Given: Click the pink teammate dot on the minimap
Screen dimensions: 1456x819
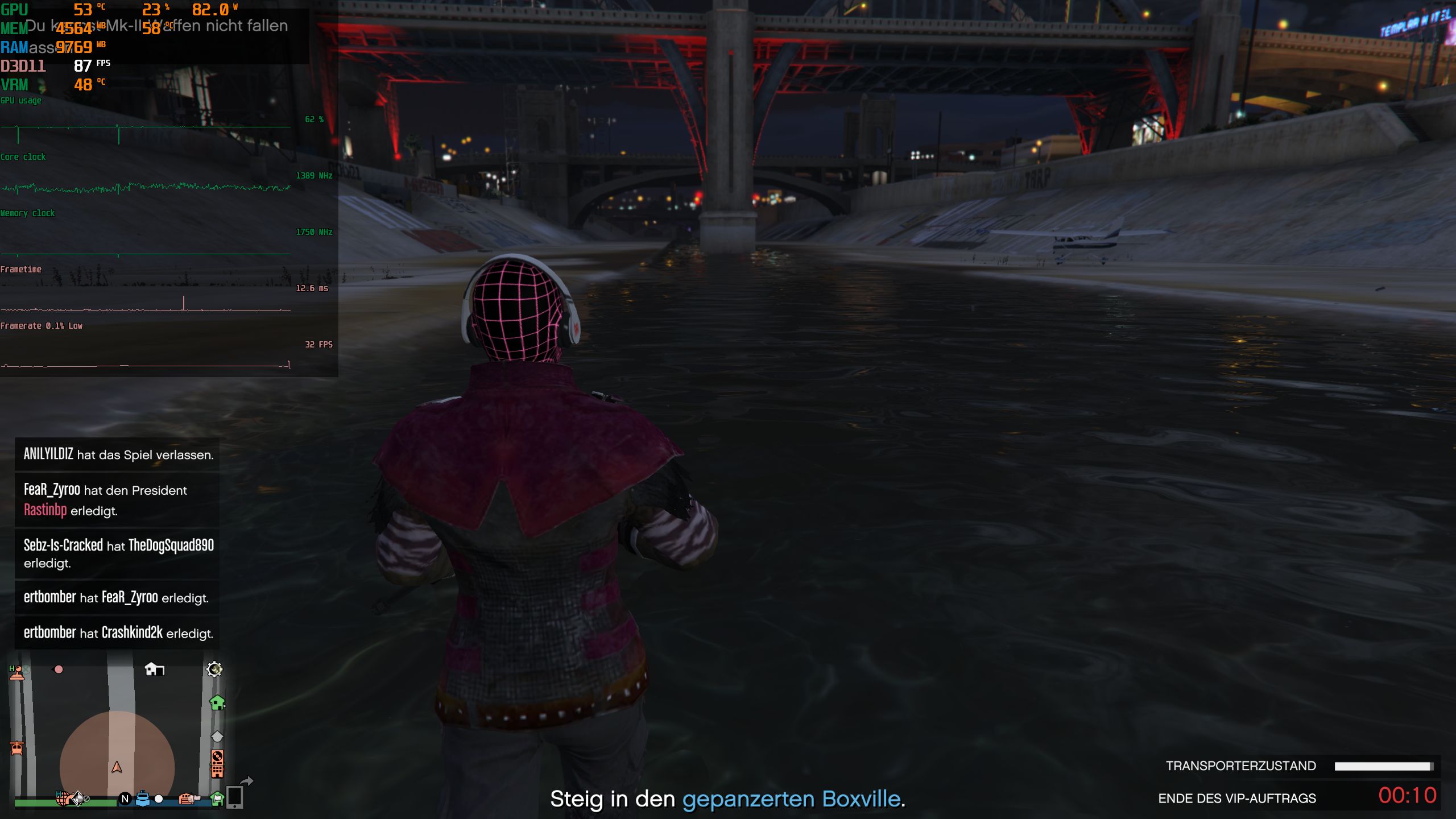Looking at the screenshot, I should tap(59, 669).
